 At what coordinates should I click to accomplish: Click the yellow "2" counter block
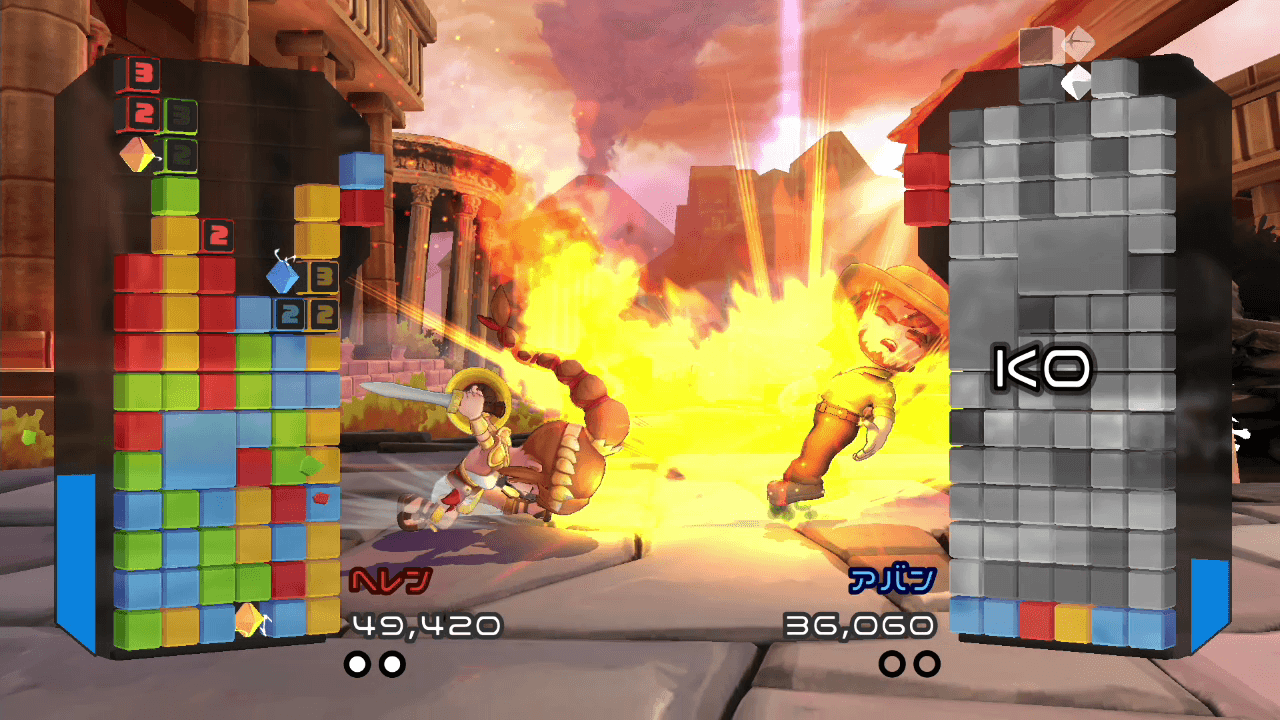pyautogui.click(x=322, y=314)
